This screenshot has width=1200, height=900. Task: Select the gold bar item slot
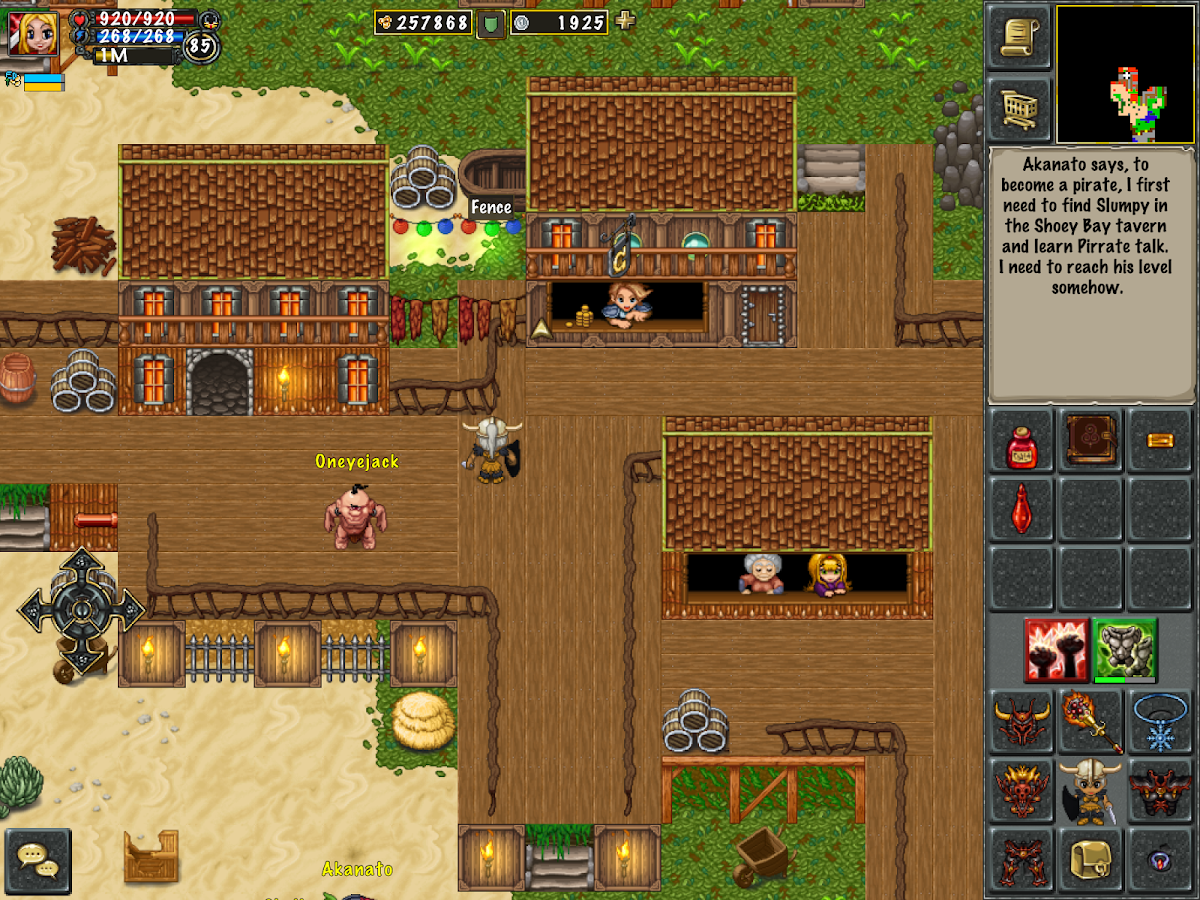tap(1160, 440)
